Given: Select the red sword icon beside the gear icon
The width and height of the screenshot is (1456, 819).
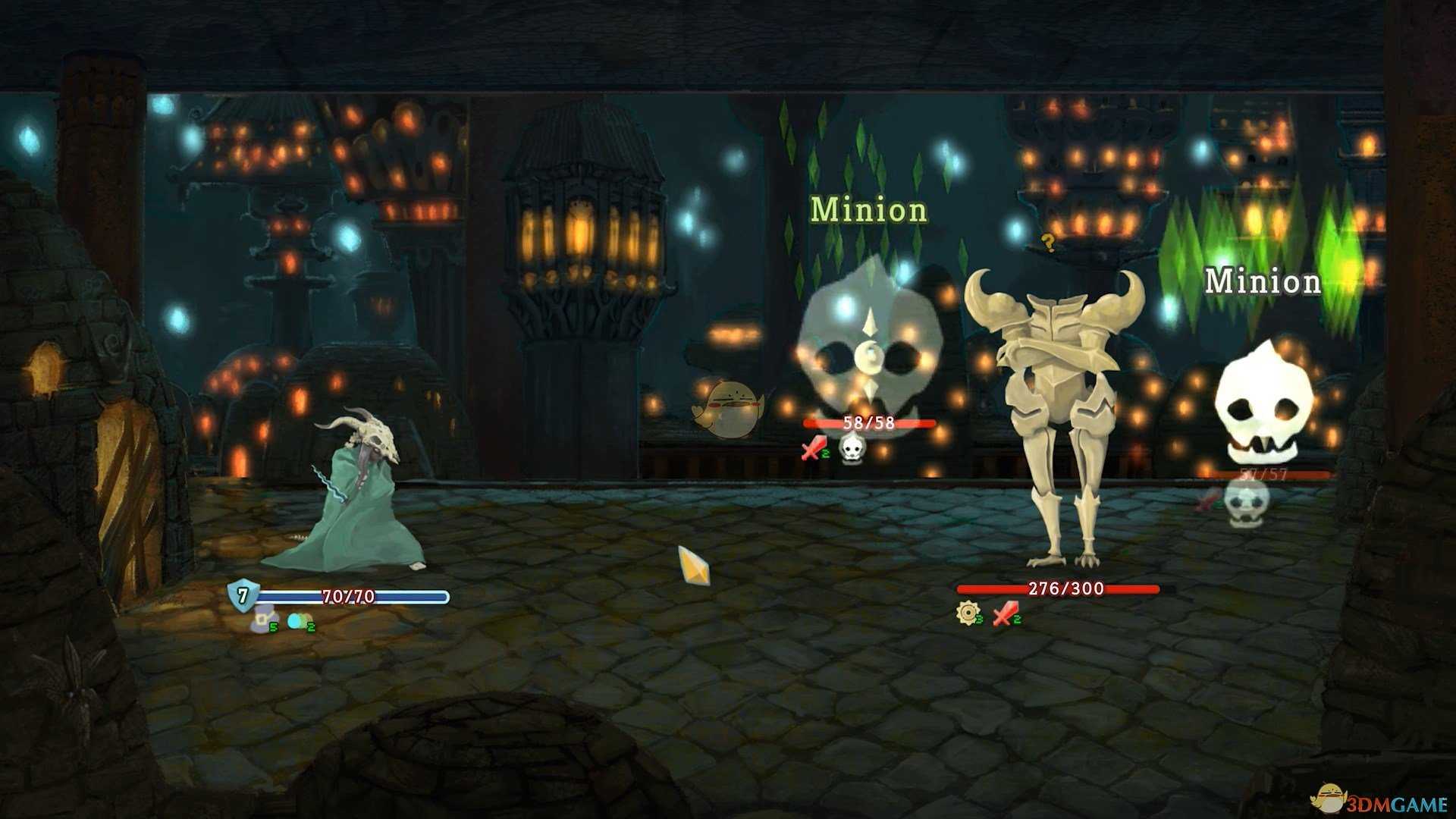Looking at the screenshot, I should [1006, 613].
